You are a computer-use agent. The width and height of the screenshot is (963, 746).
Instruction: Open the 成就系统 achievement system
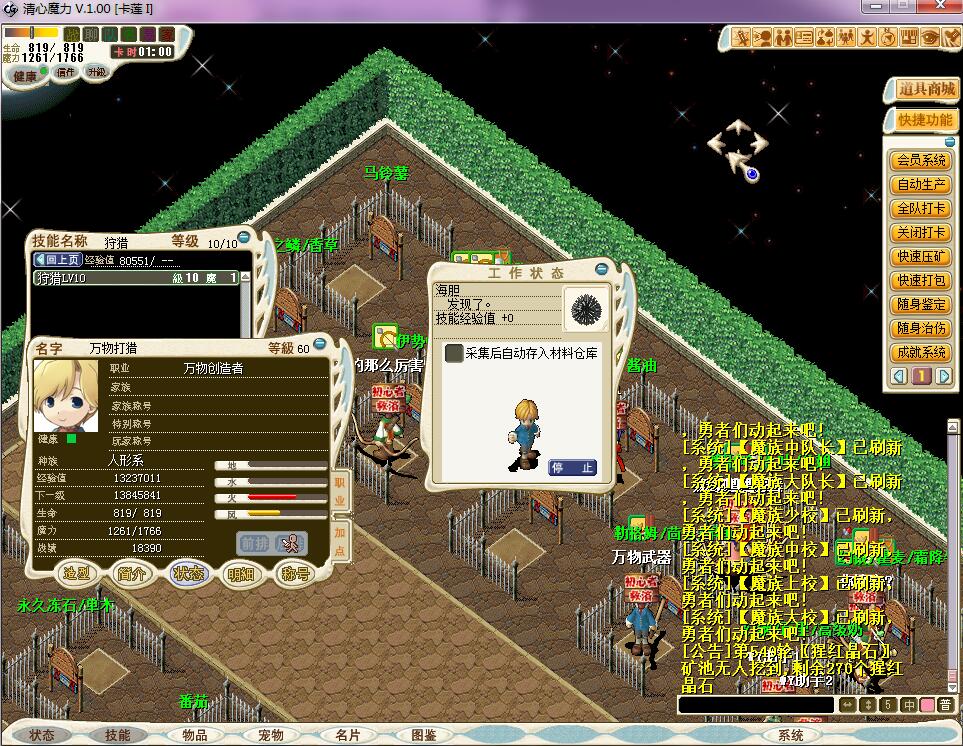click(921, 353)
